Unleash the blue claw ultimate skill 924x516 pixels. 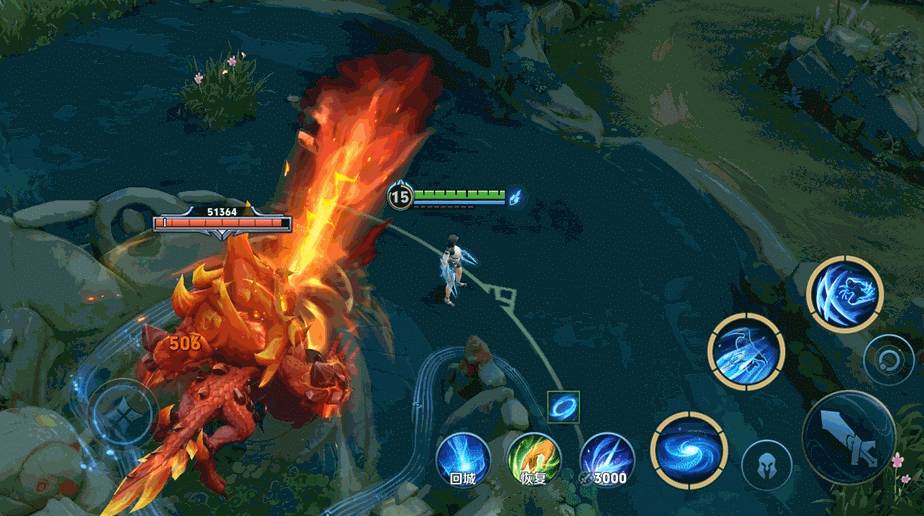(845, 293)
